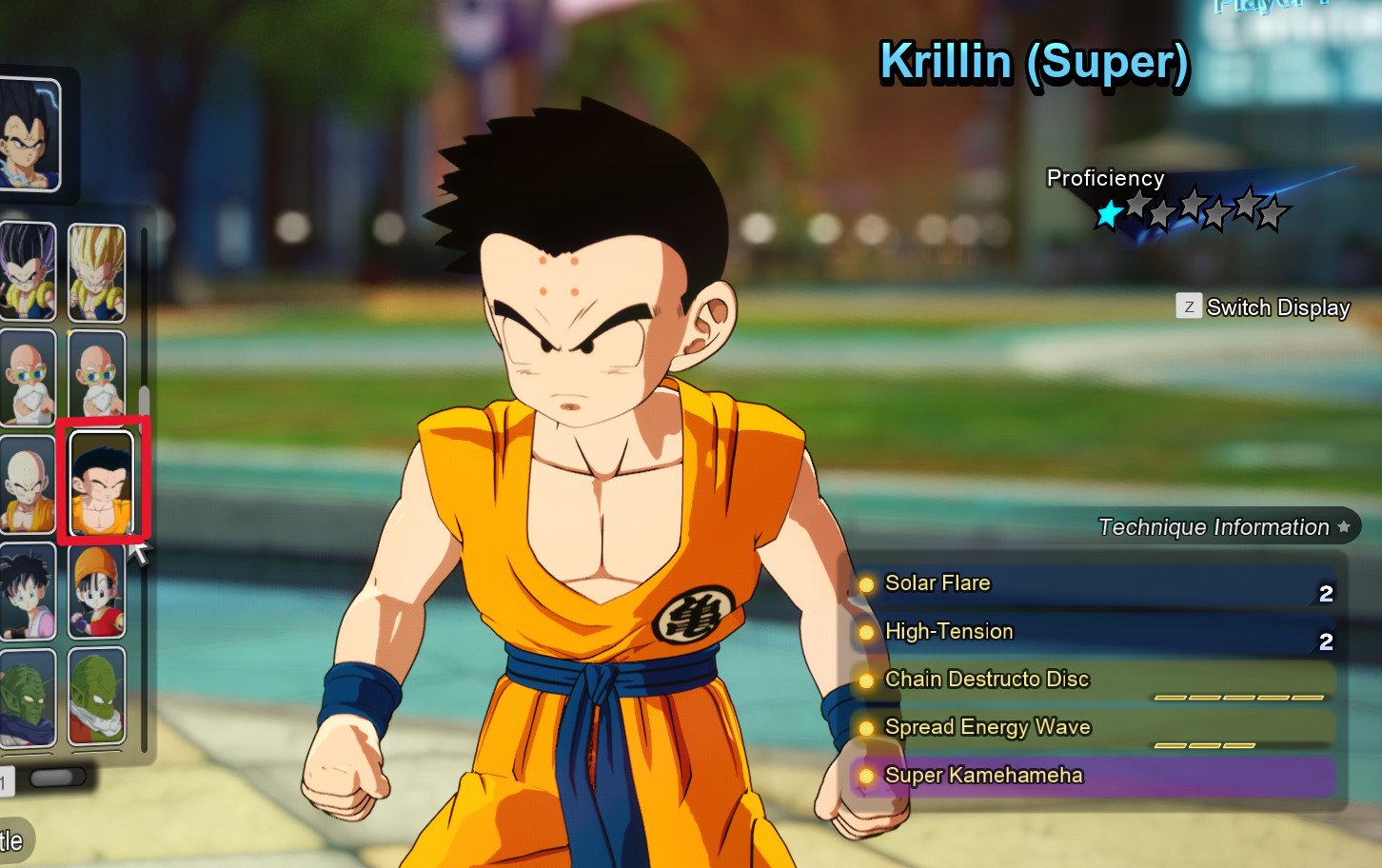Expand the Technique Information panel
Screen dimensions: 1382x868
[1214, 526]
